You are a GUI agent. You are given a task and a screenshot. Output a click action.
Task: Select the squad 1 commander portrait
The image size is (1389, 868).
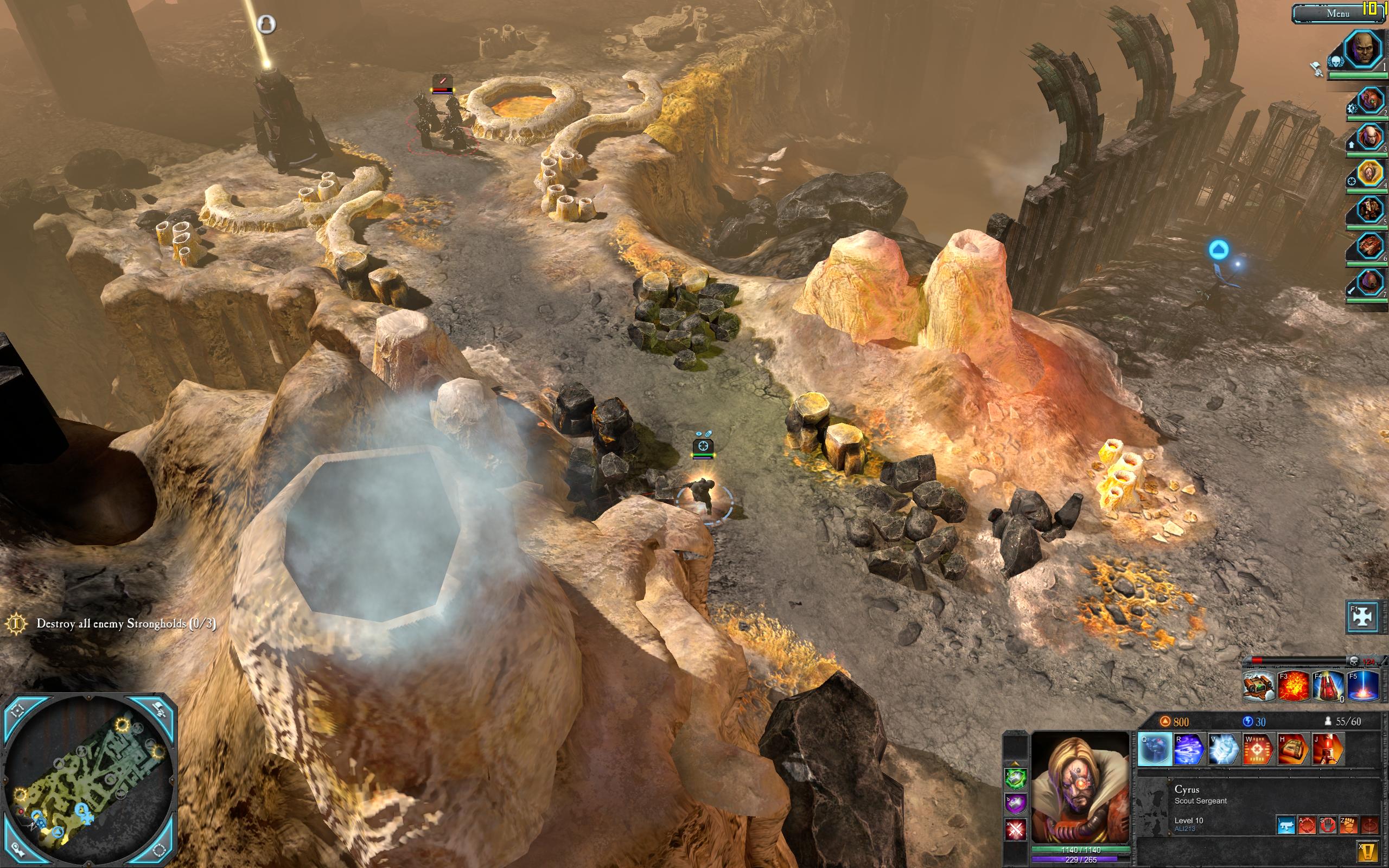click(x=1363, y=50)
